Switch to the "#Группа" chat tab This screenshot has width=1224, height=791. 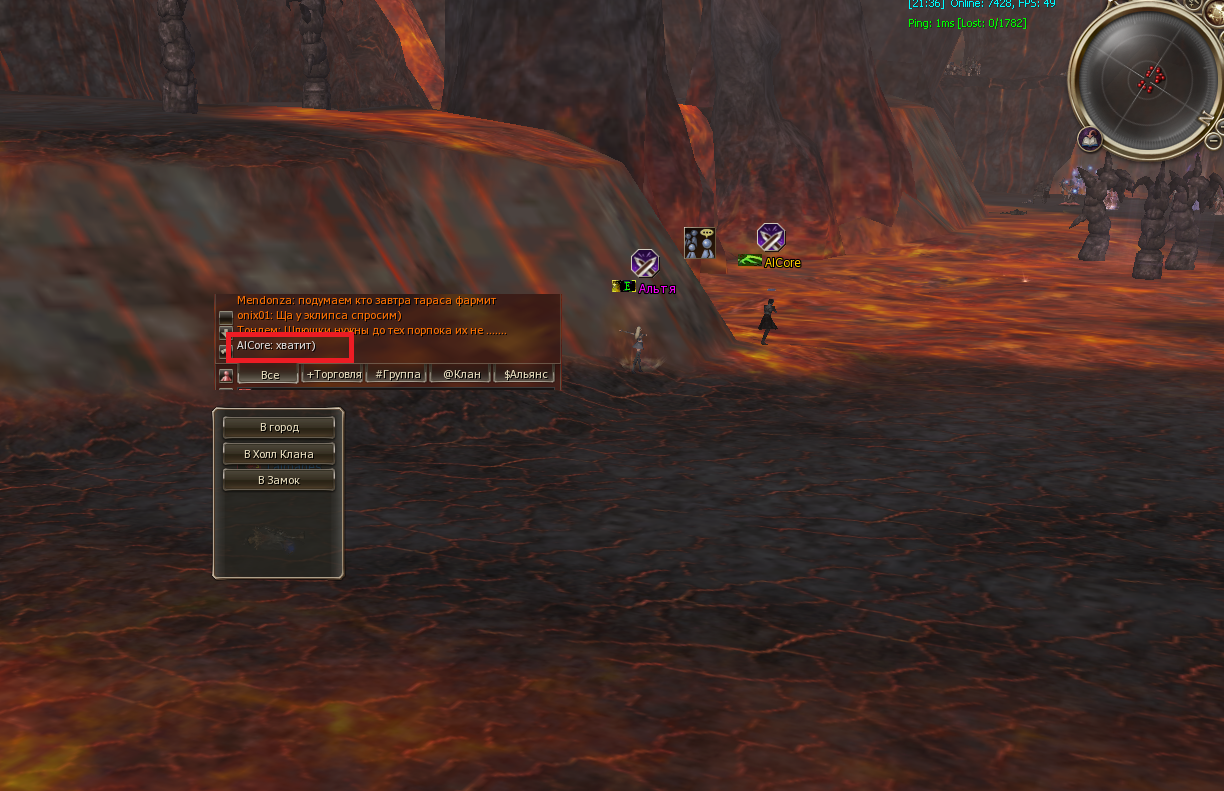point(397,374)
